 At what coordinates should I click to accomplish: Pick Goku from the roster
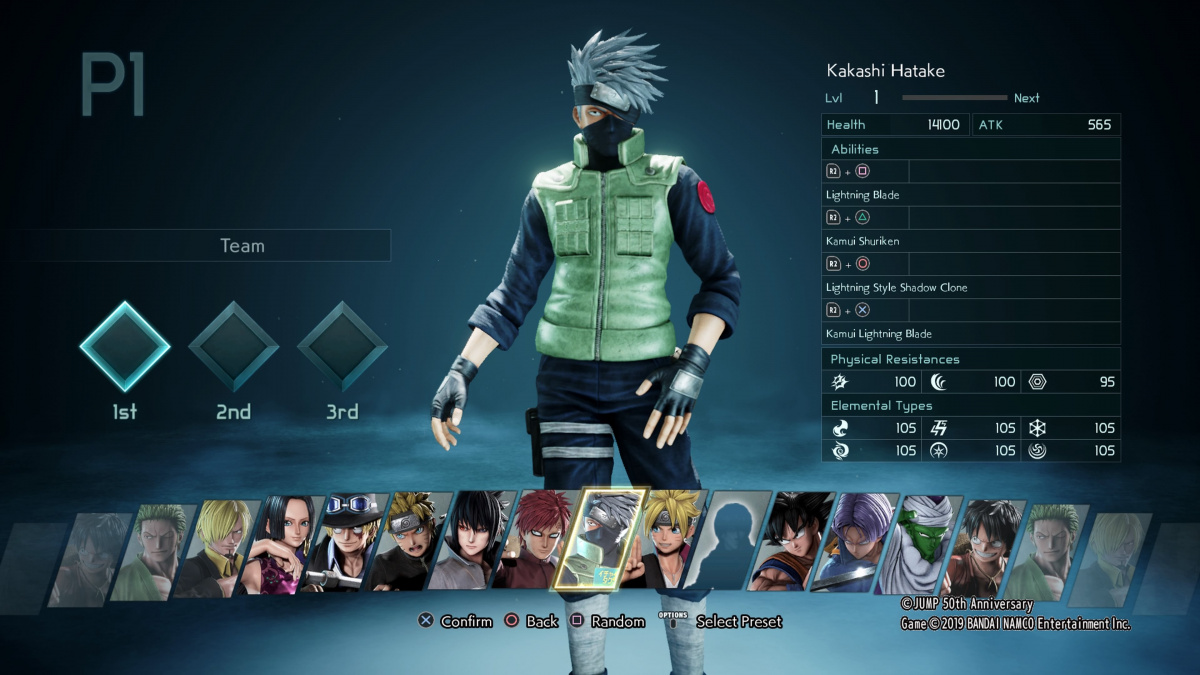[x=795, y=546]
